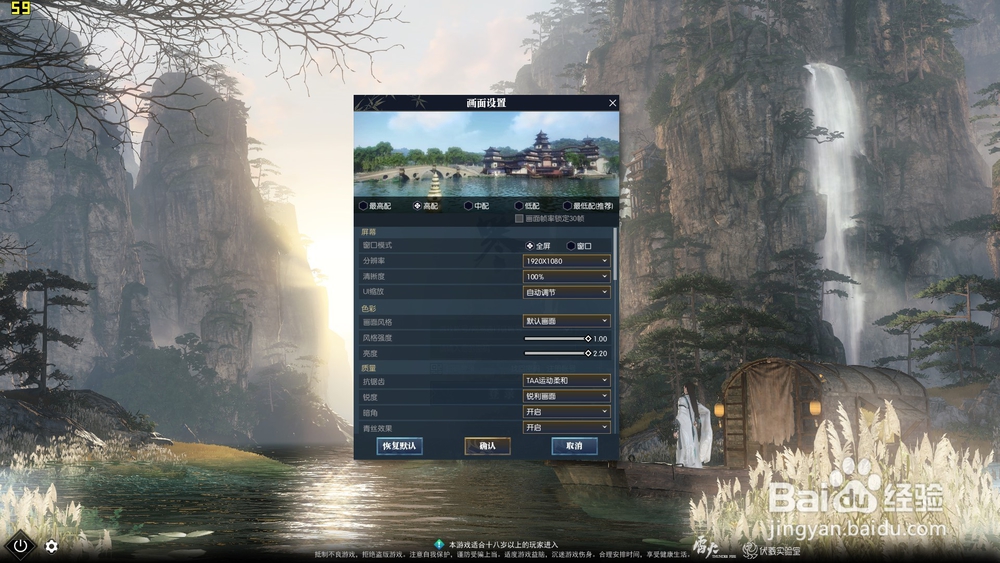Pick the 最低配(推荐) preset
This screenshot has width=1000, height=563.
pyautogui.click(x=567, y=206)
